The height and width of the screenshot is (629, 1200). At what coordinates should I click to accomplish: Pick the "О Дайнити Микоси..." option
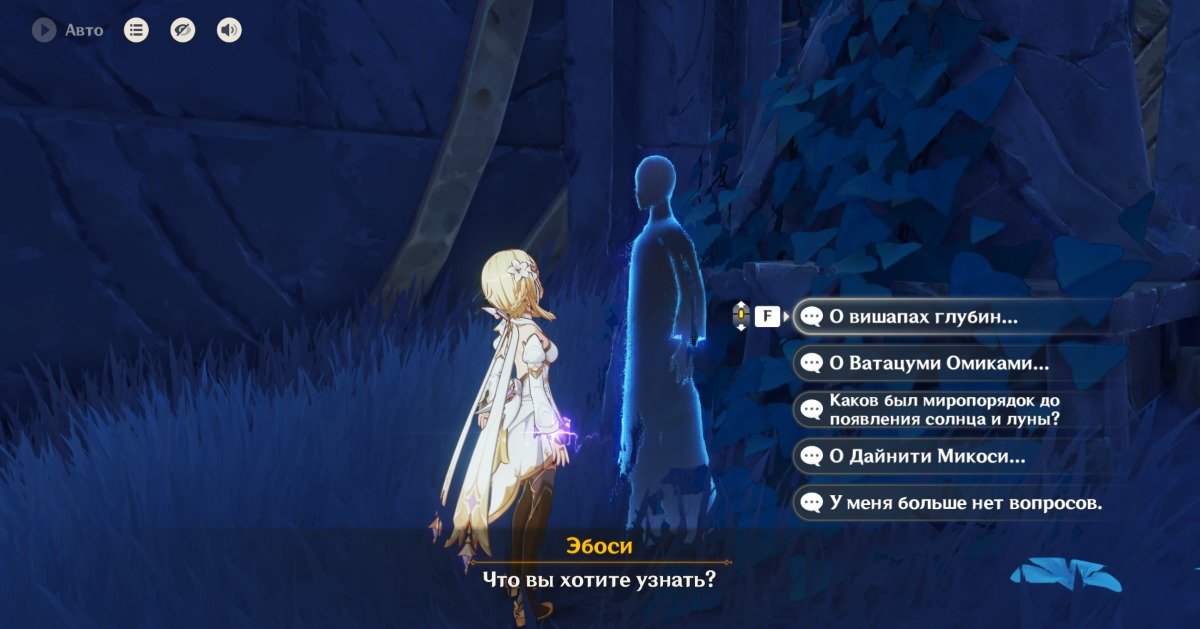pyautogui.click(x=927, y=457)
